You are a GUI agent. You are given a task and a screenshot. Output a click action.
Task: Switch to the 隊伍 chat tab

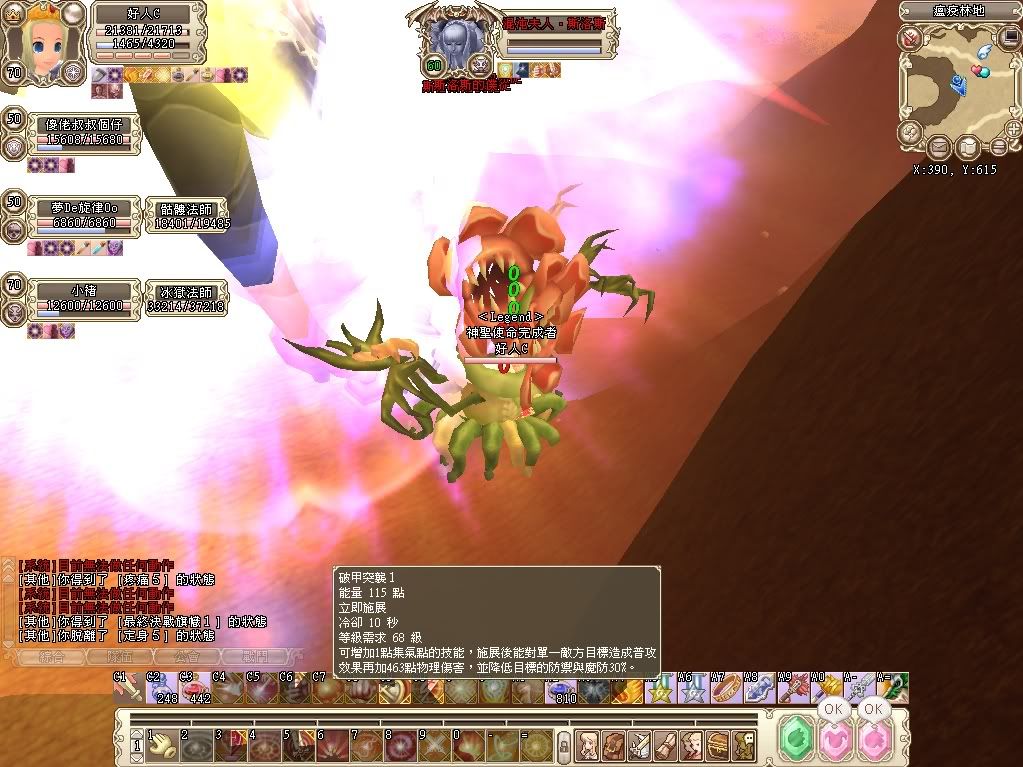[118, 657]
